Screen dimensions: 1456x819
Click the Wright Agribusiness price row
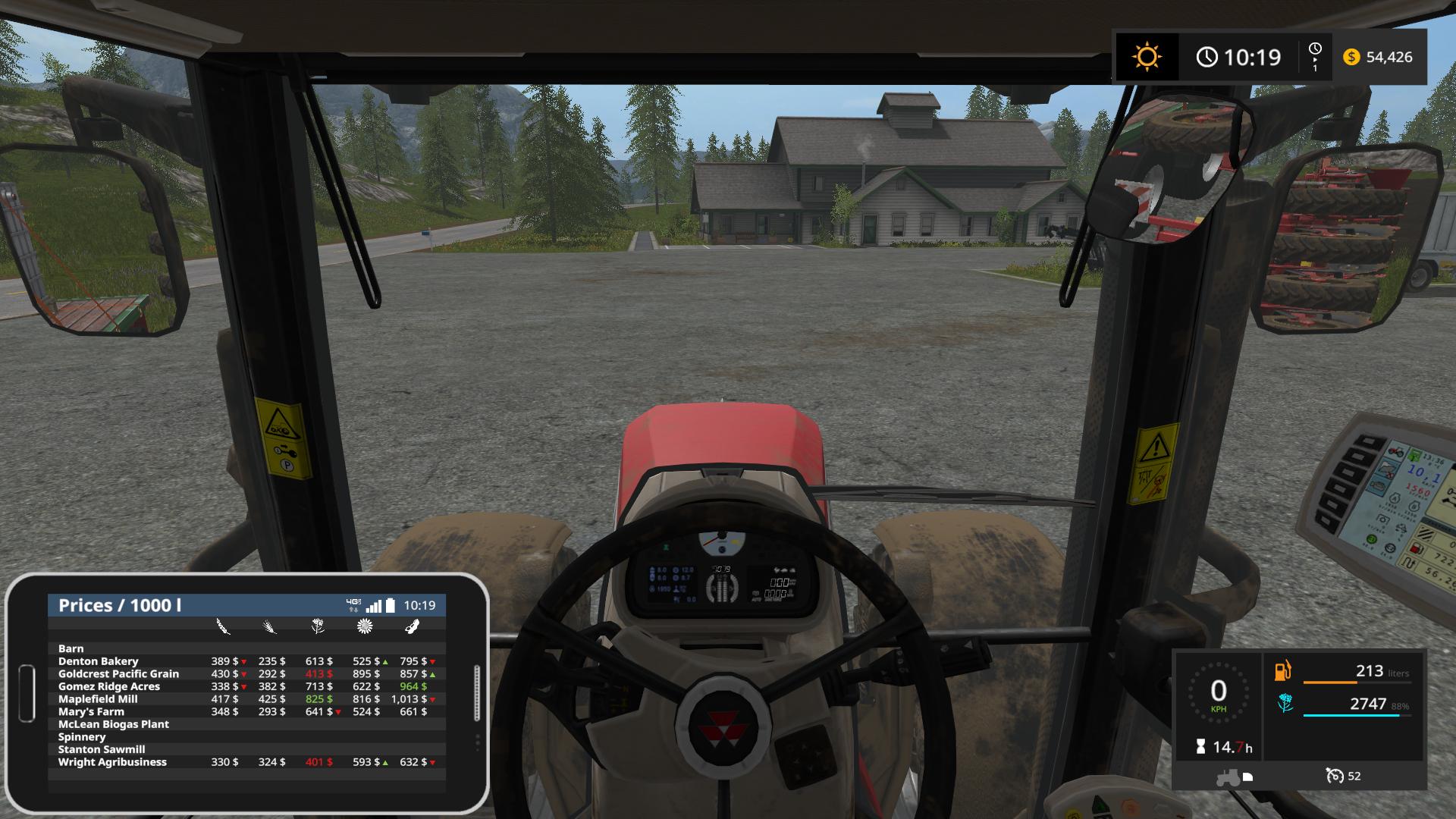tap(112, 762)
